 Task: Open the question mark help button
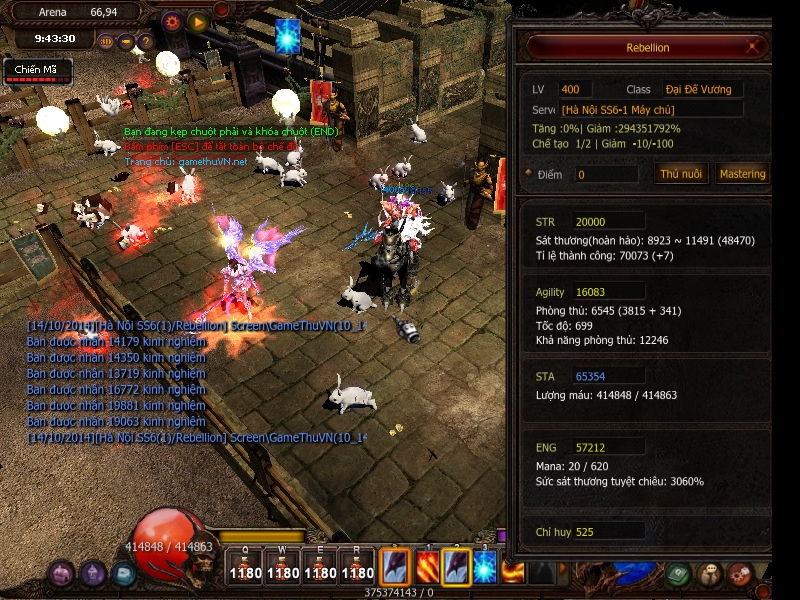click(145, 42)
